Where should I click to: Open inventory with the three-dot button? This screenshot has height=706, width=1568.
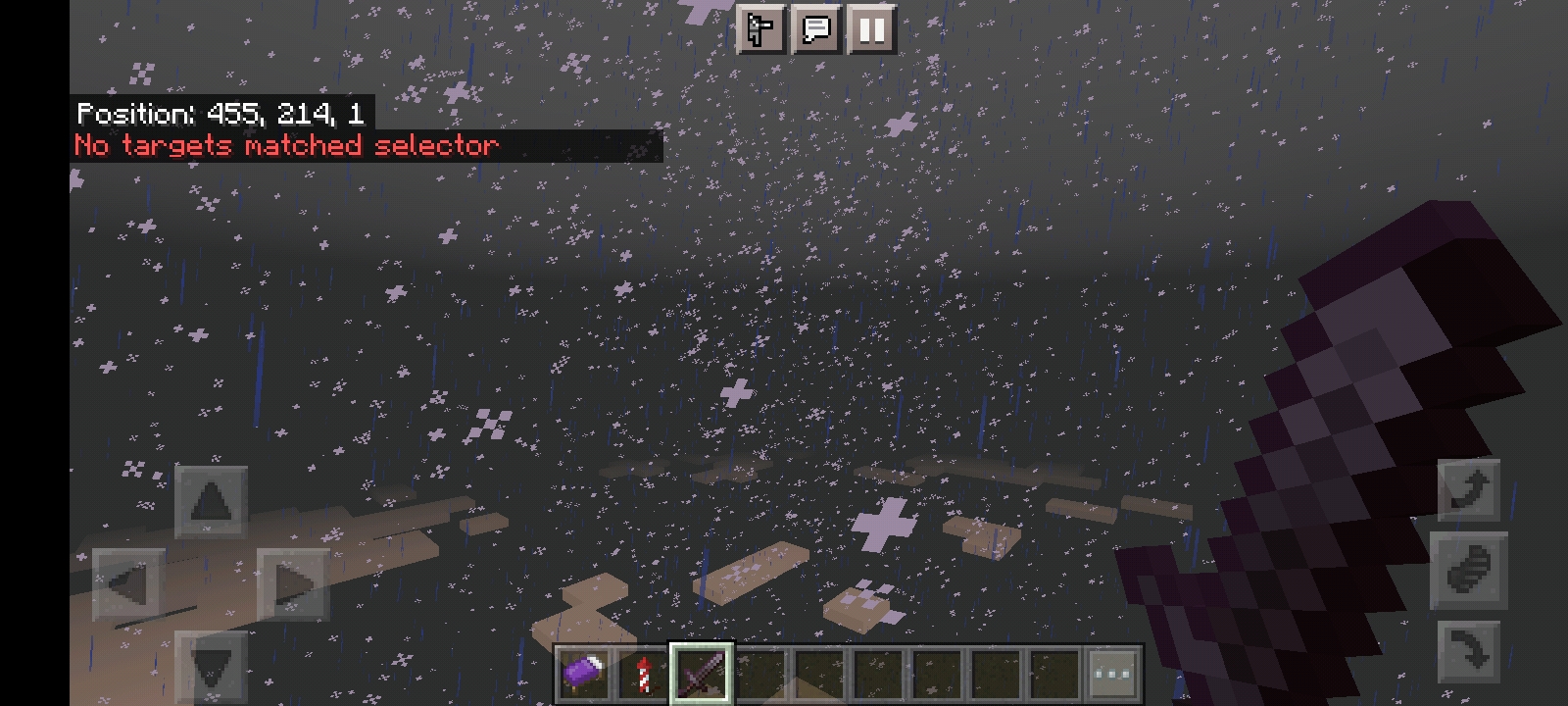click(1112, 674)
